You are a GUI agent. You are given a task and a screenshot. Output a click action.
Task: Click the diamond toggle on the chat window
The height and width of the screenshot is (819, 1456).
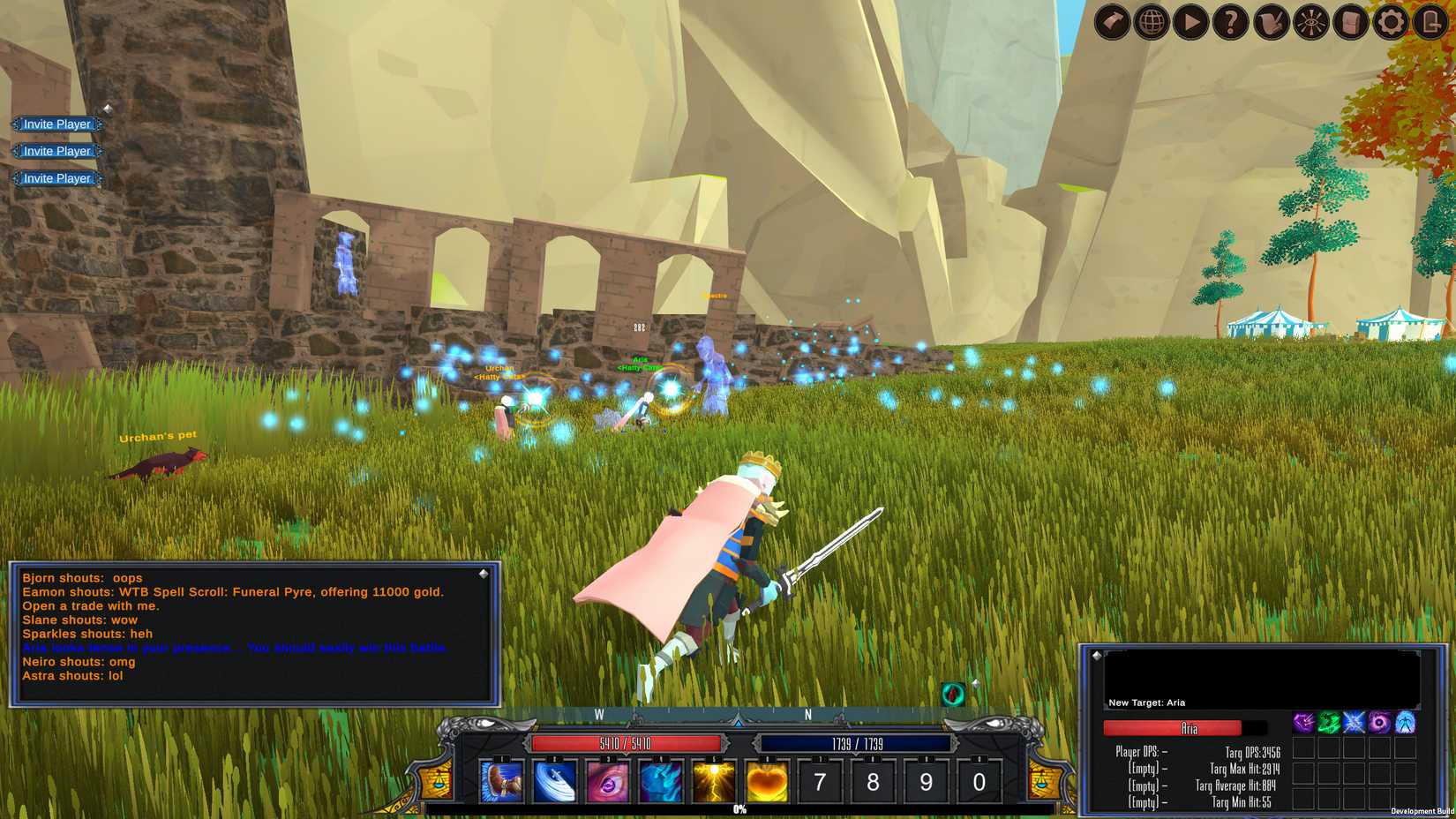coord(482,574)
